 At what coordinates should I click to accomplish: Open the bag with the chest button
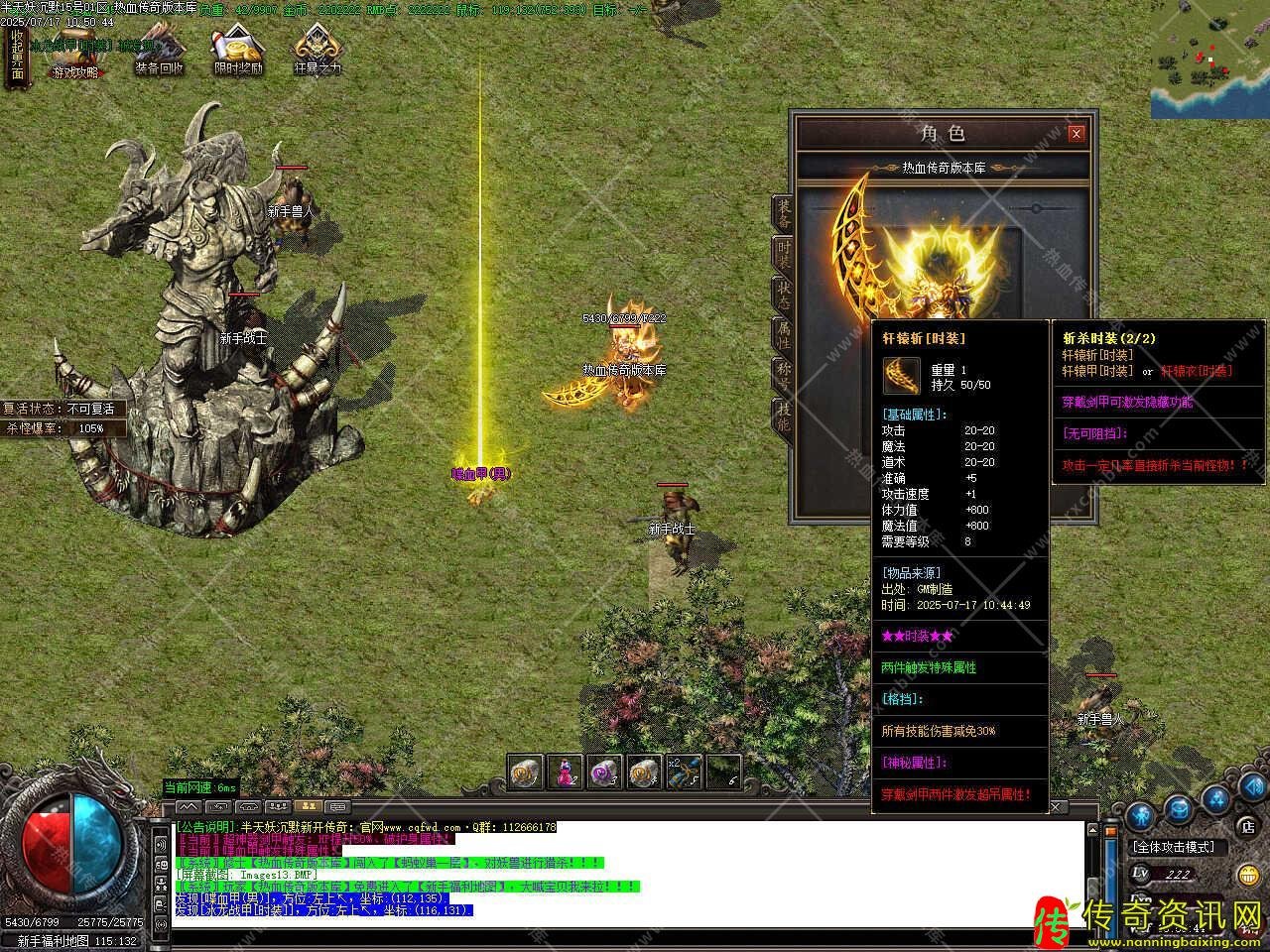click(x=1178, y=808)
